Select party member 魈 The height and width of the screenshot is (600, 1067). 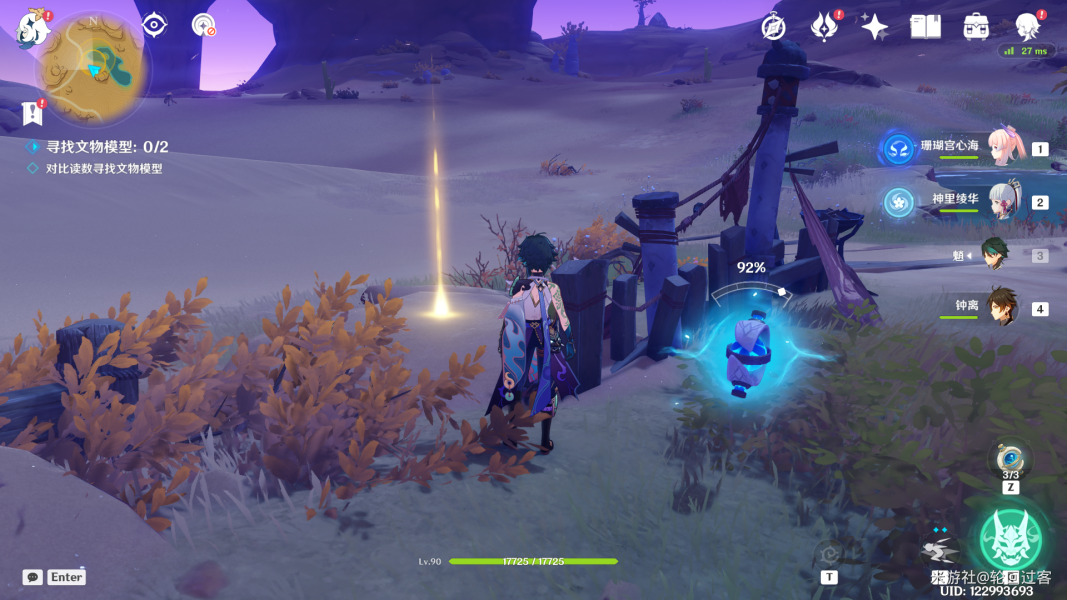tap(995, 255)
